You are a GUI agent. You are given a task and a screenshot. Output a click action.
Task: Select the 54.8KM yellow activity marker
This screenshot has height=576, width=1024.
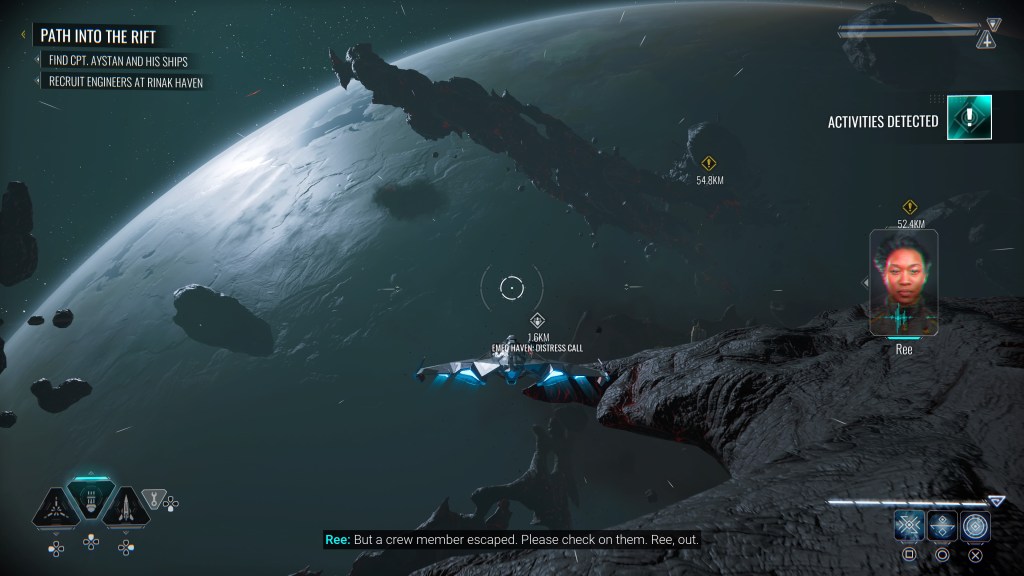709,163
